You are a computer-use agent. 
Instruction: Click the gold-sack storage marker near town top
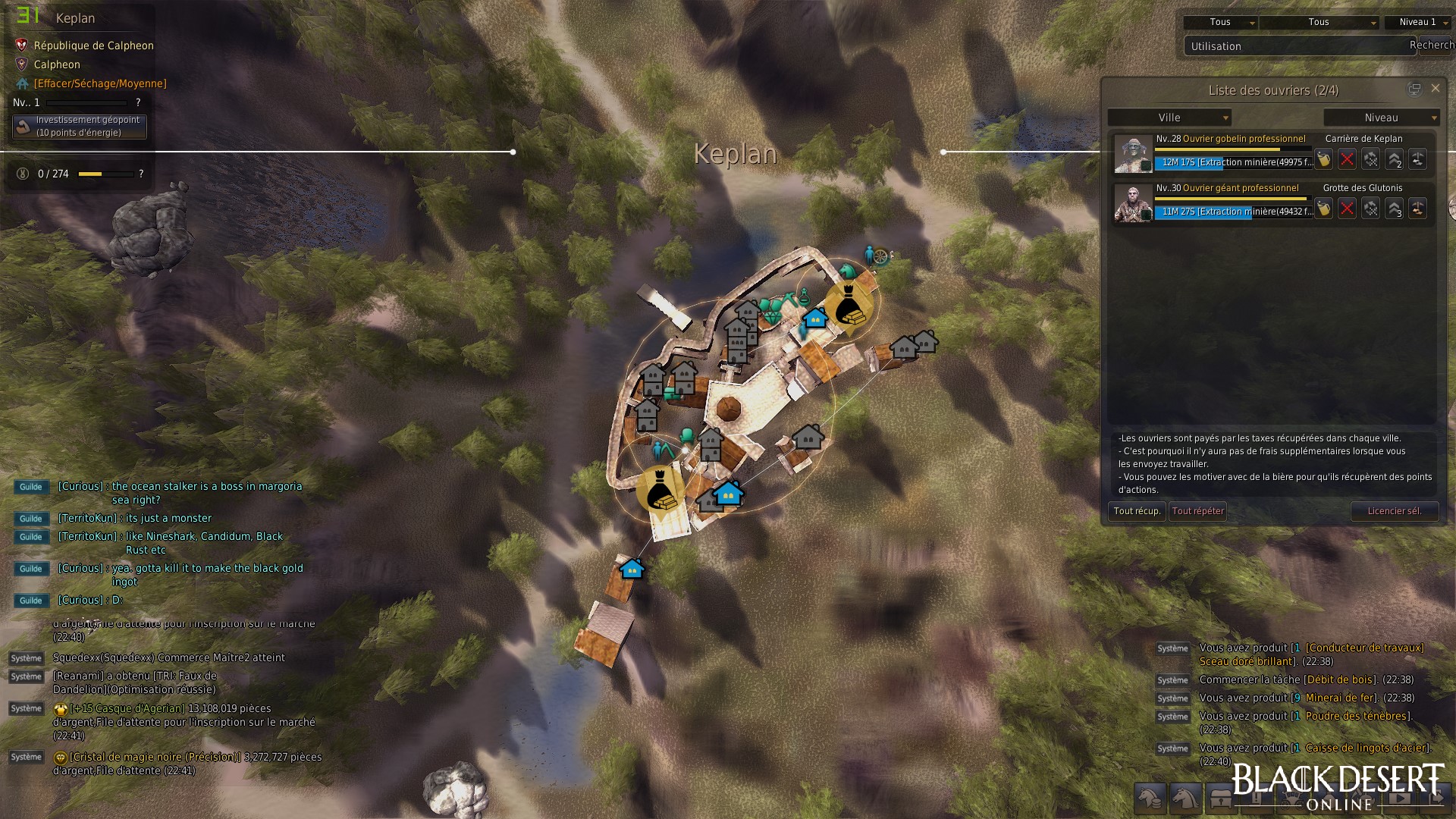[x=849, y=303]
